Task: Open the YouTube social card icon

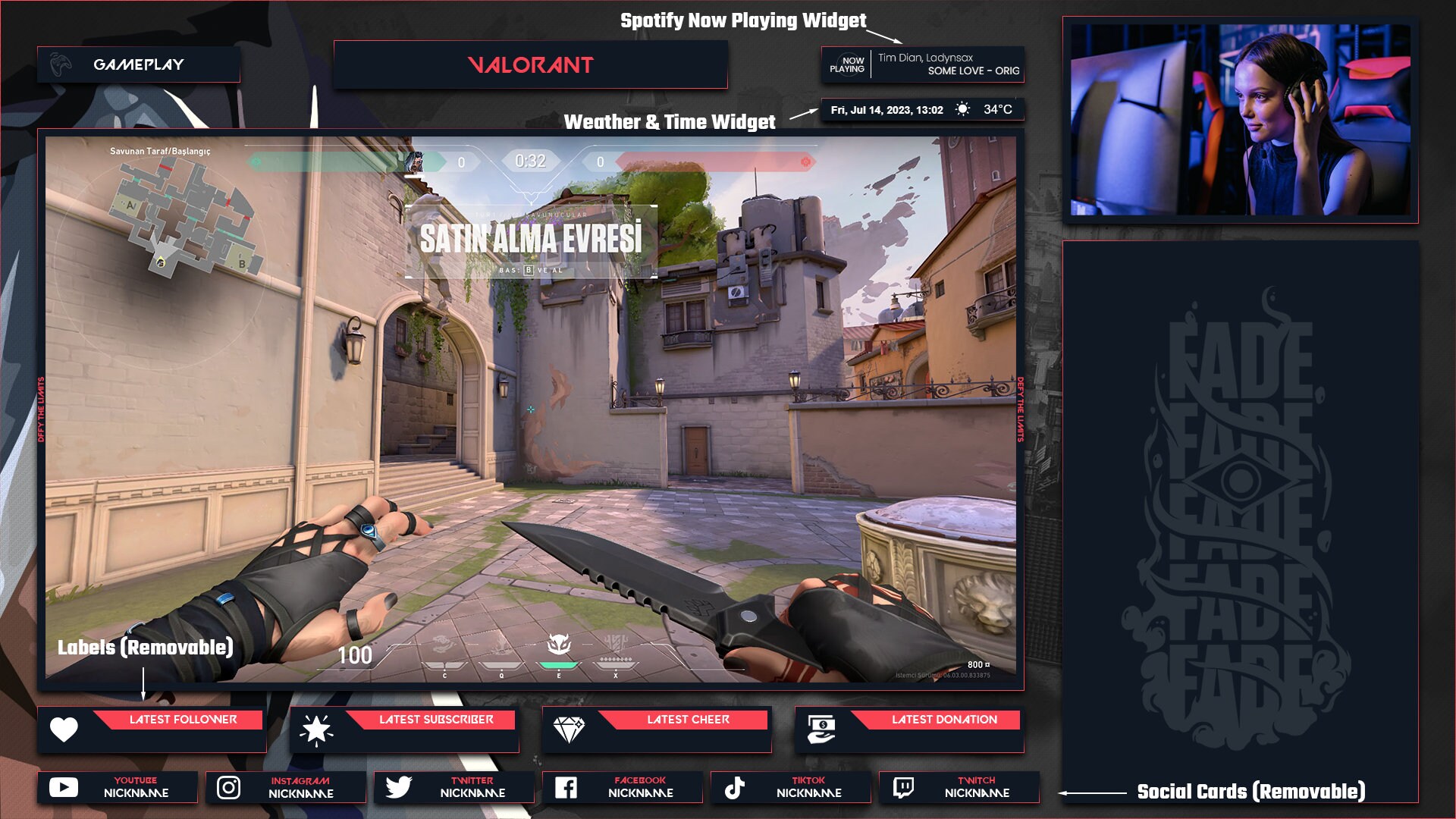Action: point(64,787)
